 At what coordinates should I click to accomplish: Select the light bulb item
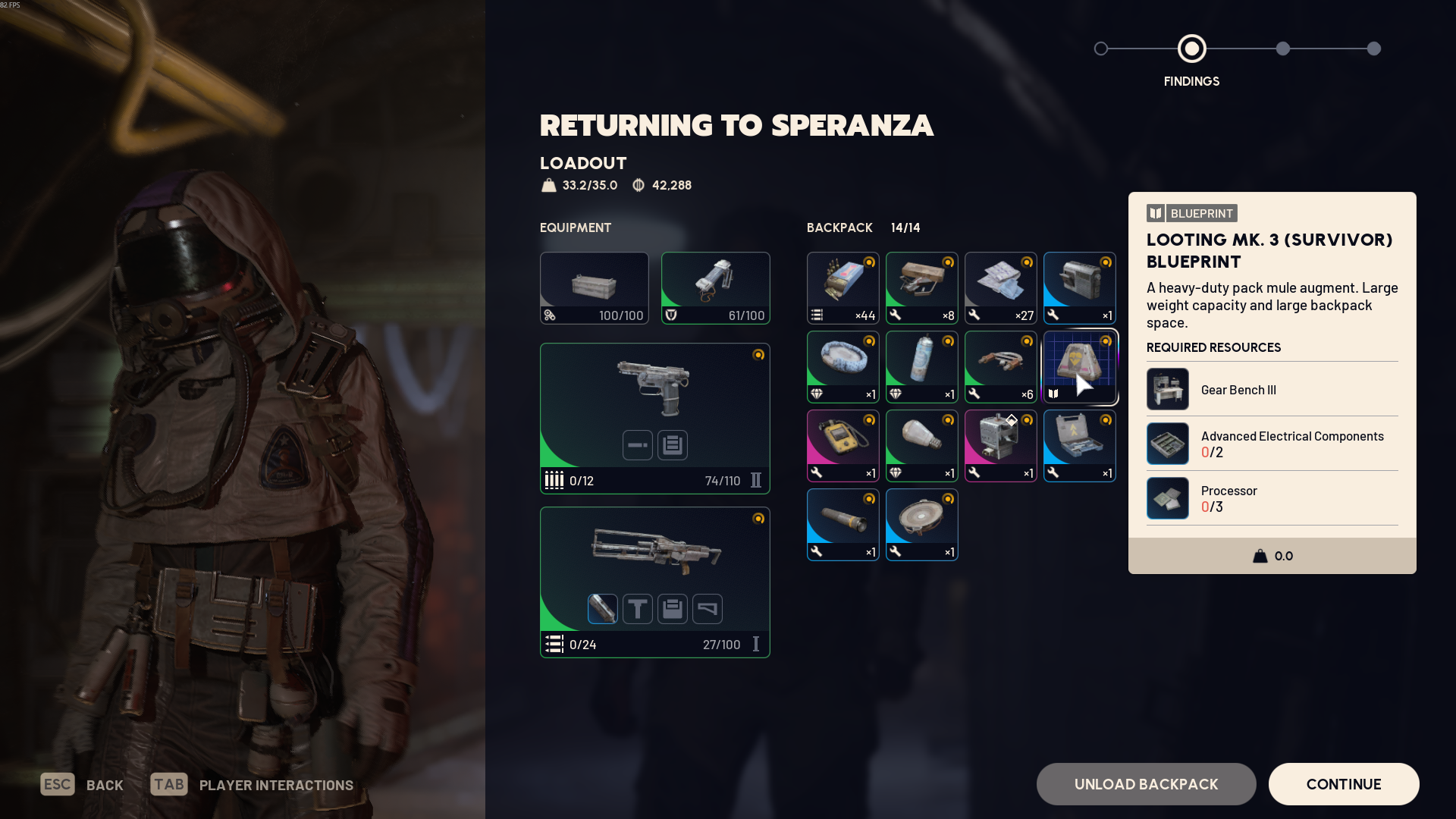click(x=921, y=446)
